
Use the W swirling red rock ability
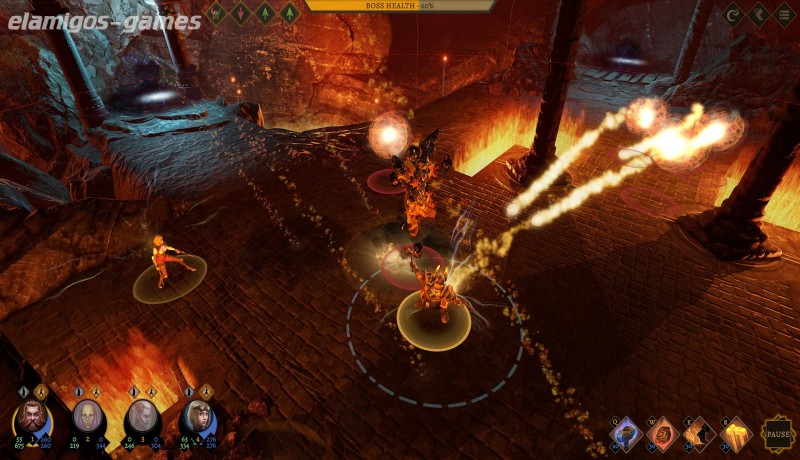coord(662,433)
